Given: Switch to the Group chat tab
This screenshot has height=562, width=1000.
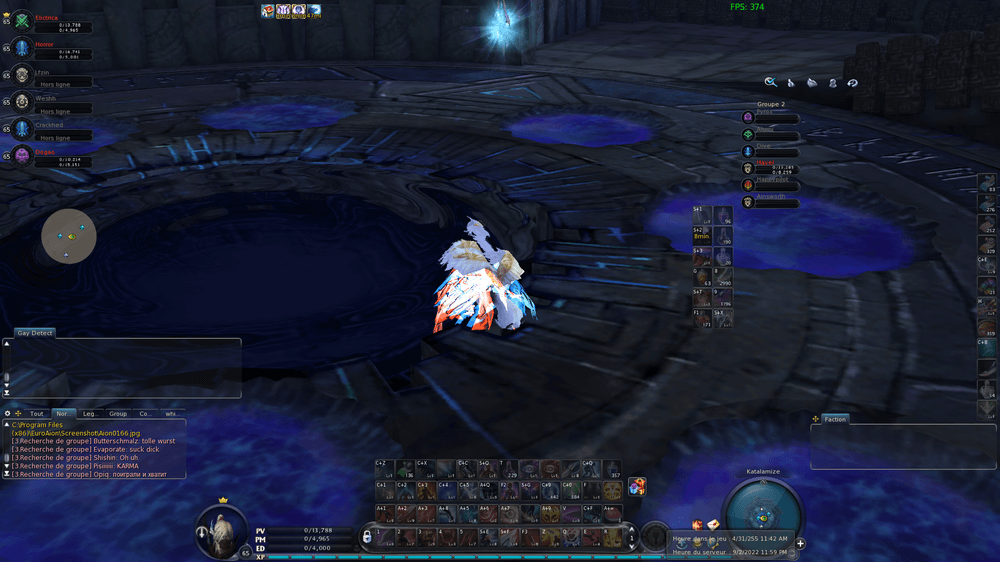Looking at the screenshot, I should (118, 413).
